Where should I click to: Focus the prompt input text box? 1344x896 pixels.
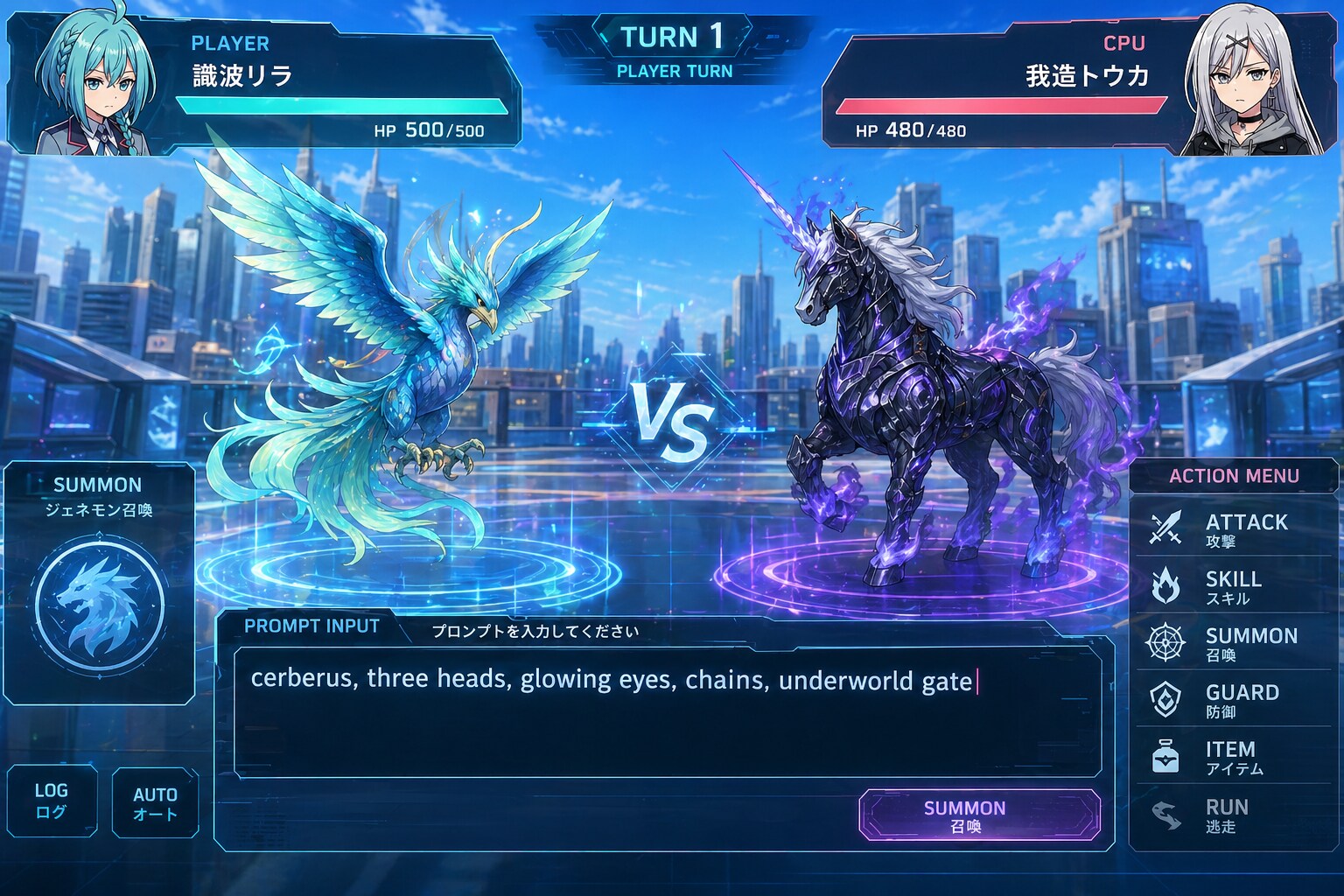tap(667, 712)
